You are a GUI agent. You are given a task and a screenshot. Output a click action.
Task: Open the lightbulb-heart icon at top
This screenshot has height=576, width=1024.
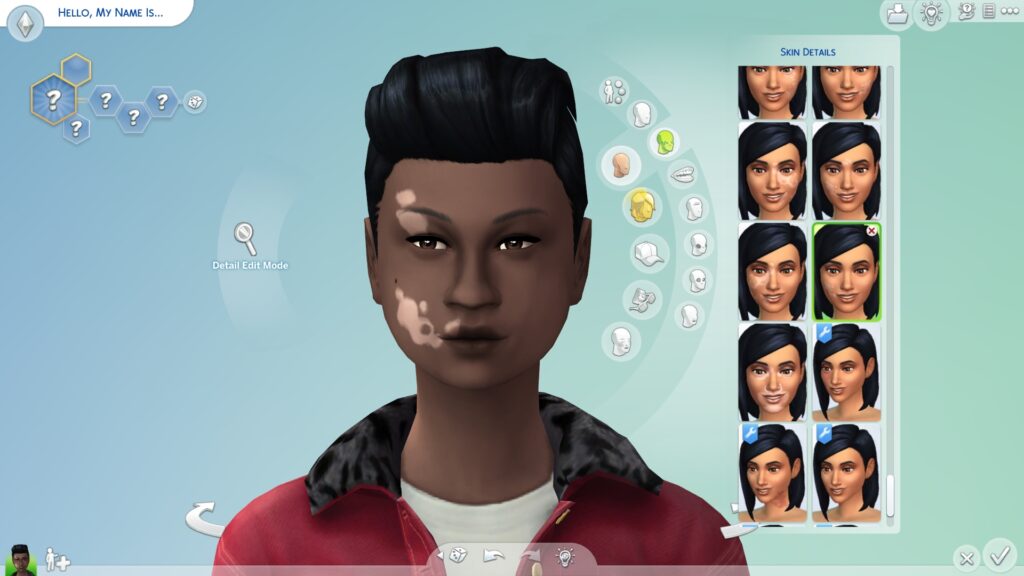[x=931, y=13]
